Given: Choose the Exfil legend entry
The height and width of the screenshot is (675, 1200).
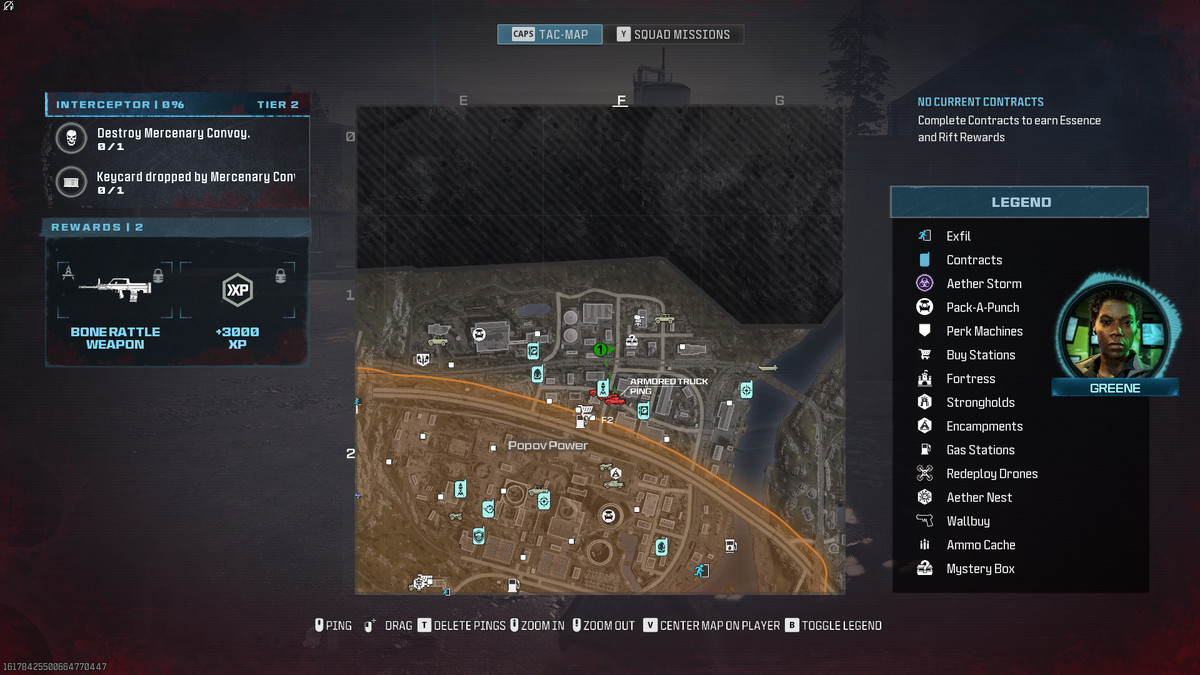Looking at the screenshot, I should tap(958, 236).
